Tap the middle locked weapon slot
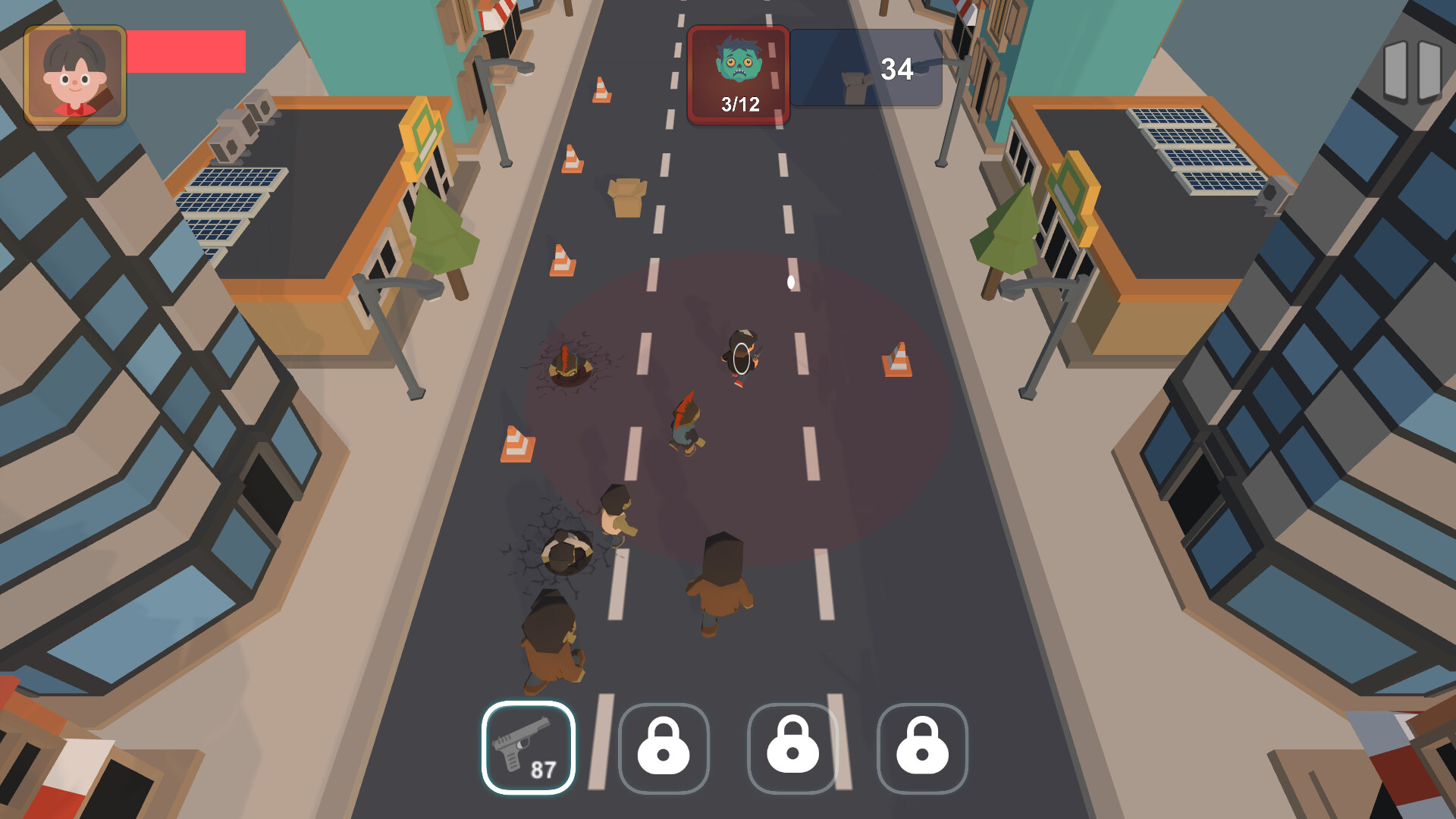1456x819 pixels. (x=794, y=747)
